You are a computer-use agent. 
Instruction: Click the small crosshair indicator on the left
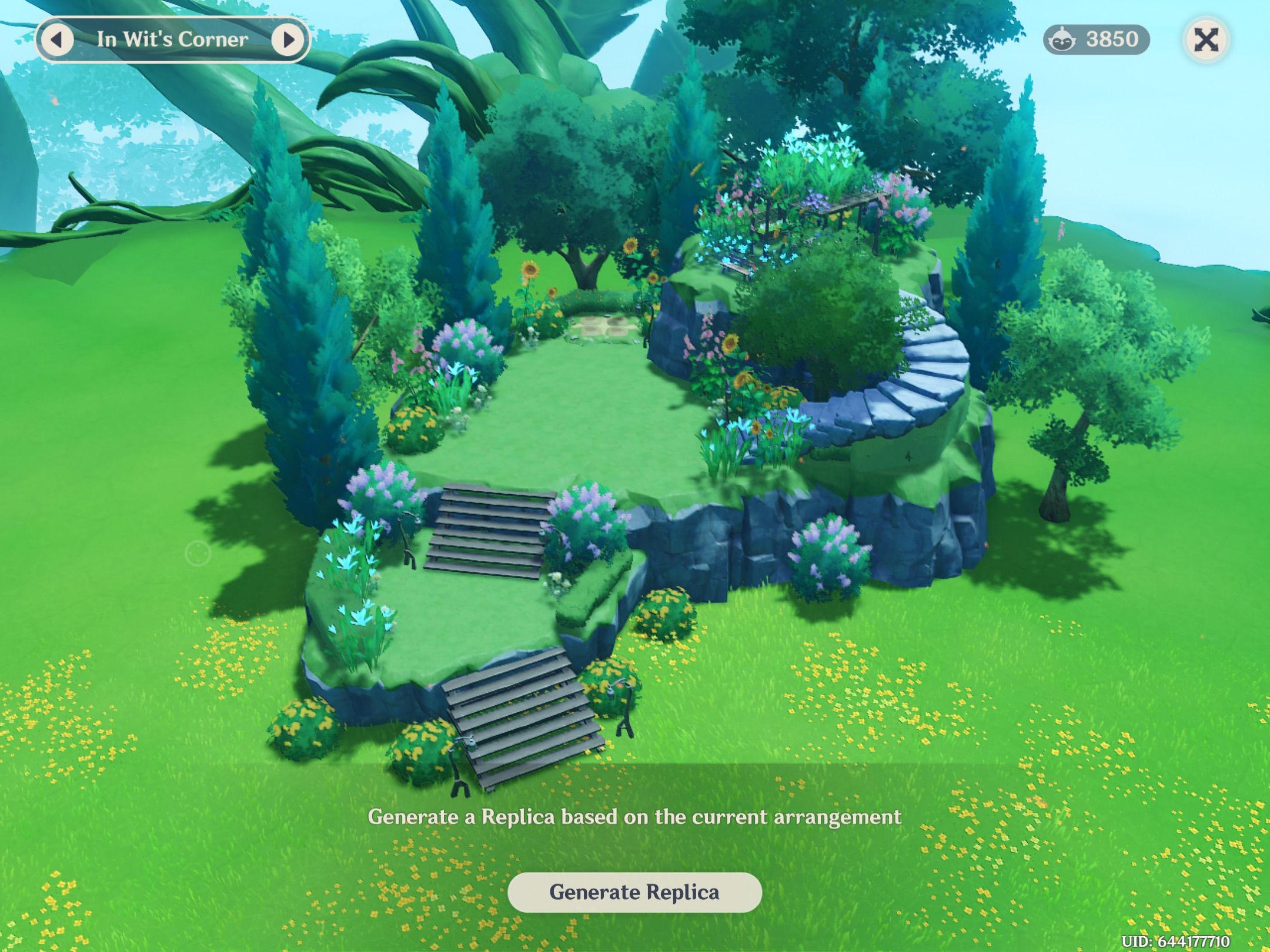click(x=198, y=553)
